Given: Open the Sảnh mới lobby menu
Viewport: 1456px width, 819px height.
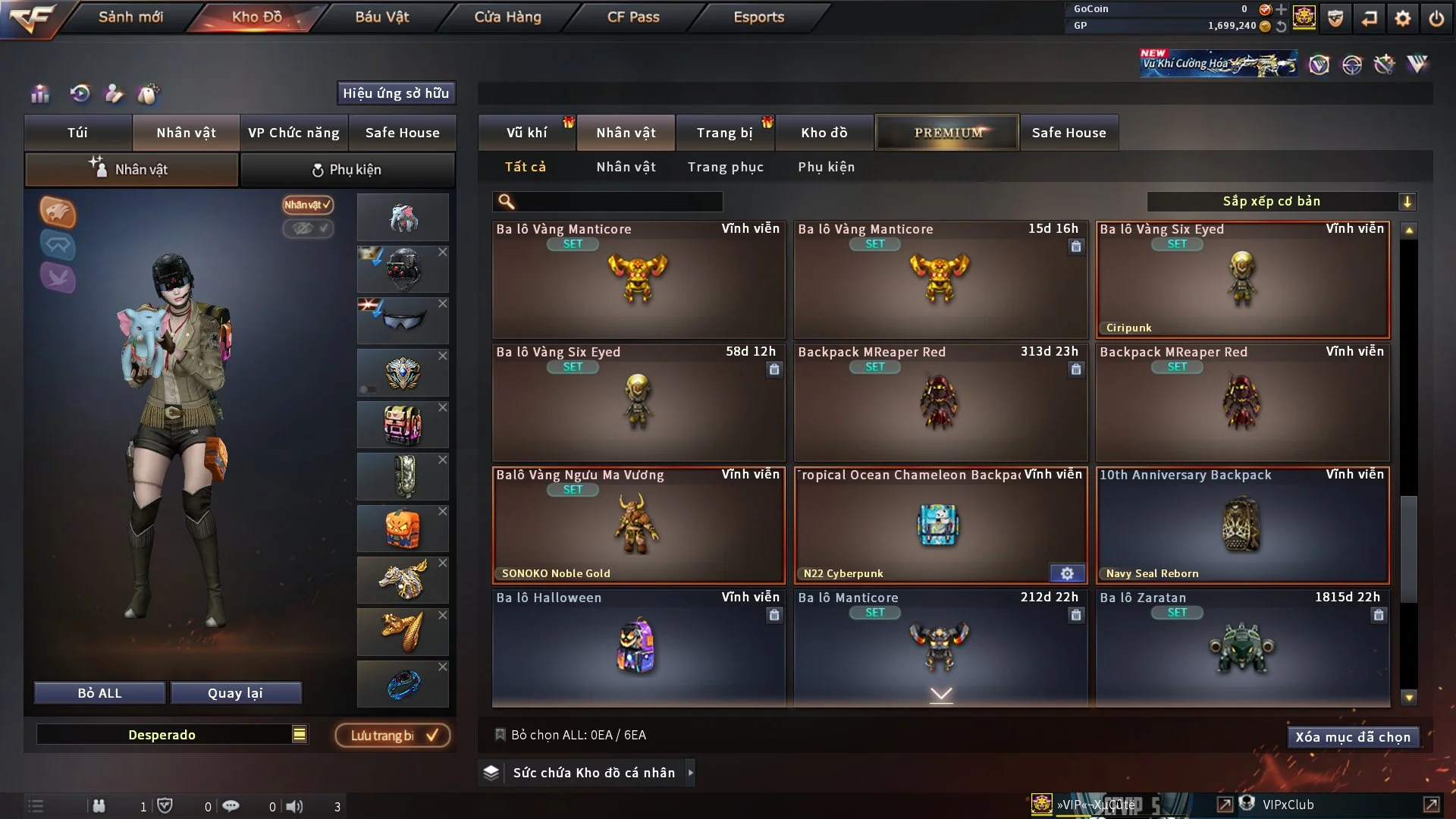Looking at the screenshot, I should (130, 17).
